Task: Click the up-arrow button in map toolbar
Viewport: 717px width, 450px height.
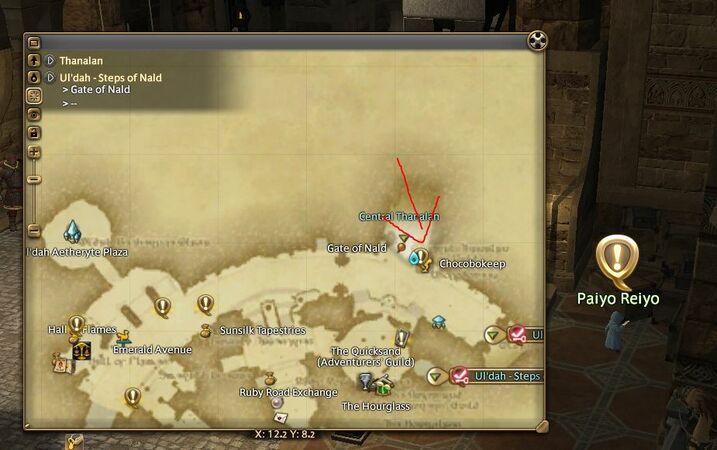Action: (x=34, y=60)
